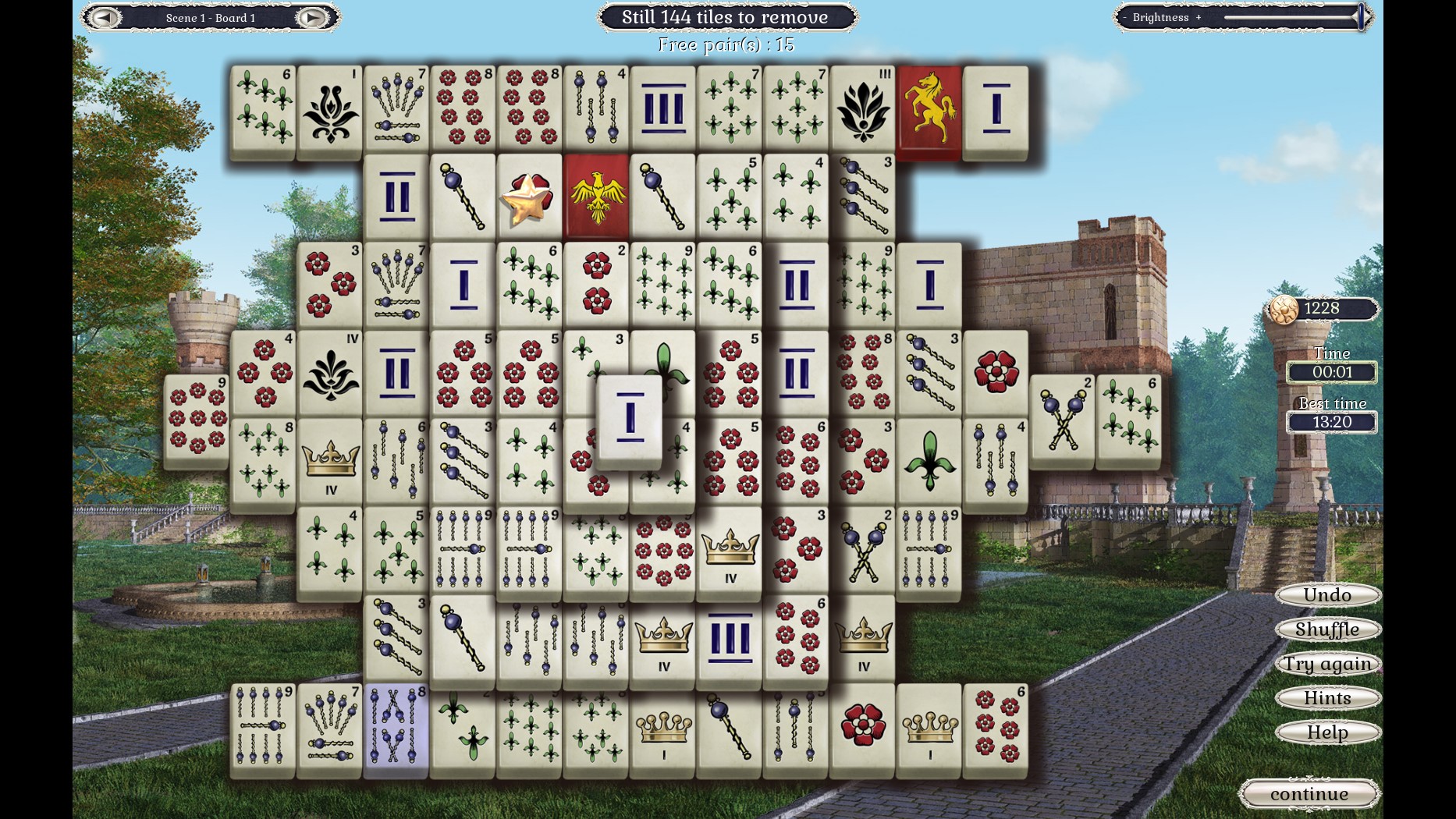1456x819 pixels.
Task: Click Shuffle to rearrange tiles
Action: coord(1326,629)
